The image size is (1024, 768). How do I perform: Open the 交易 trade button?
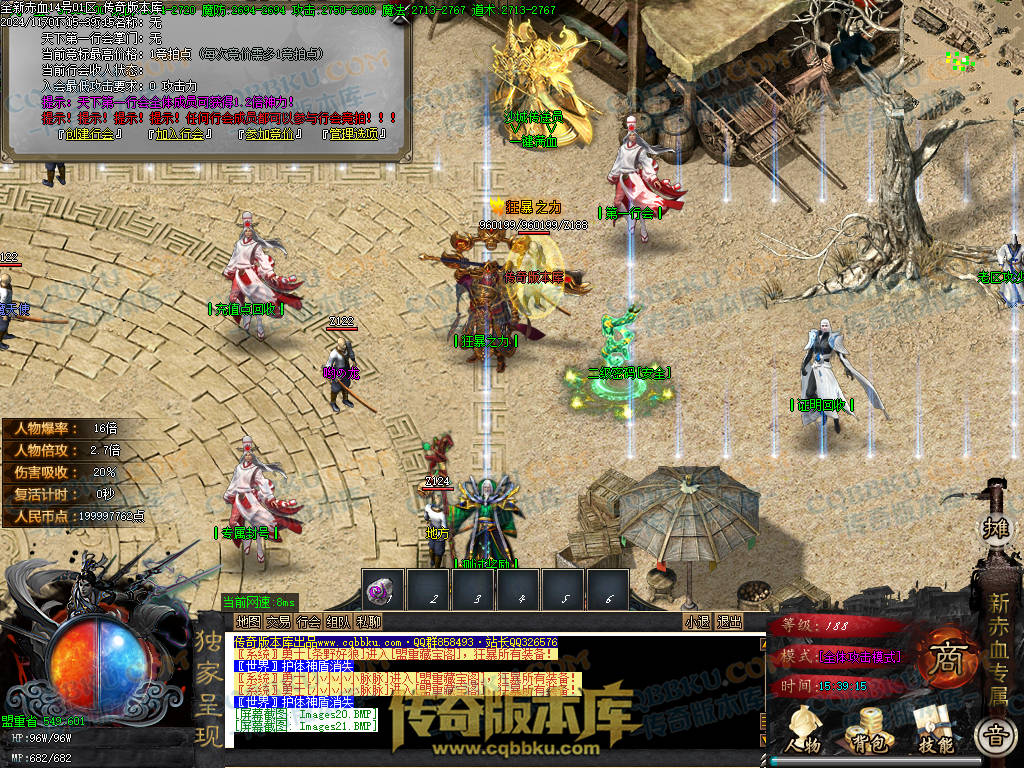pyautogui.click(x=279, y=621)
